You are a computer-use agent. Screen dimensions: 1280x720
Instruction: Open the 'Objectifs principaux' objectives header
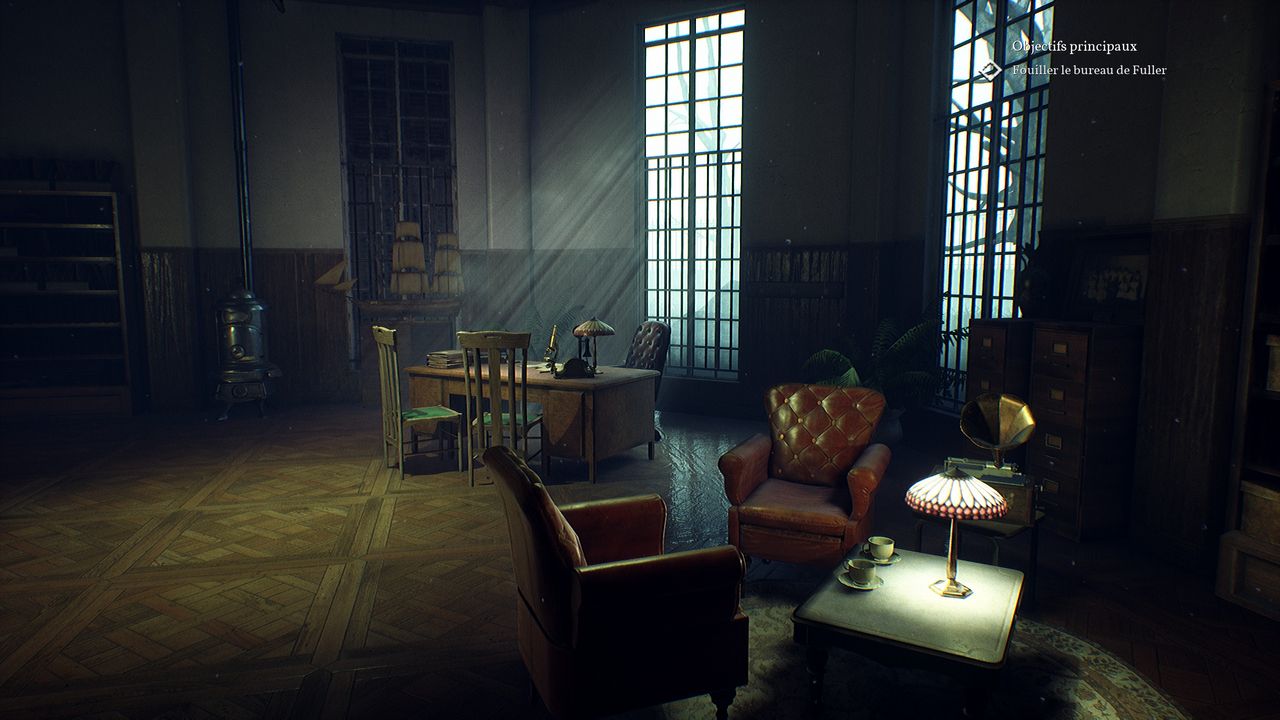[x=1074, y=46]
